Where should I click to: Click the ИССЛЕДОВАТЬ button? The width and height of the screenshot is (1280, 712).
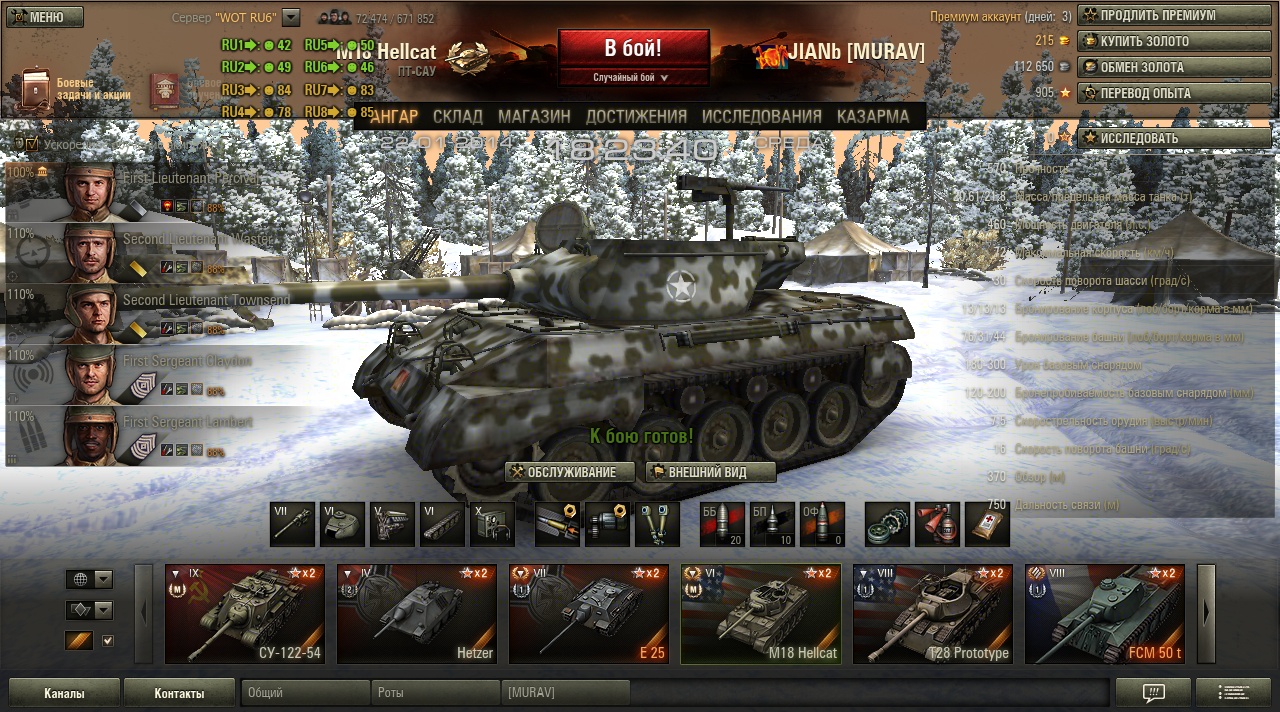click(x=1174, y=138)
